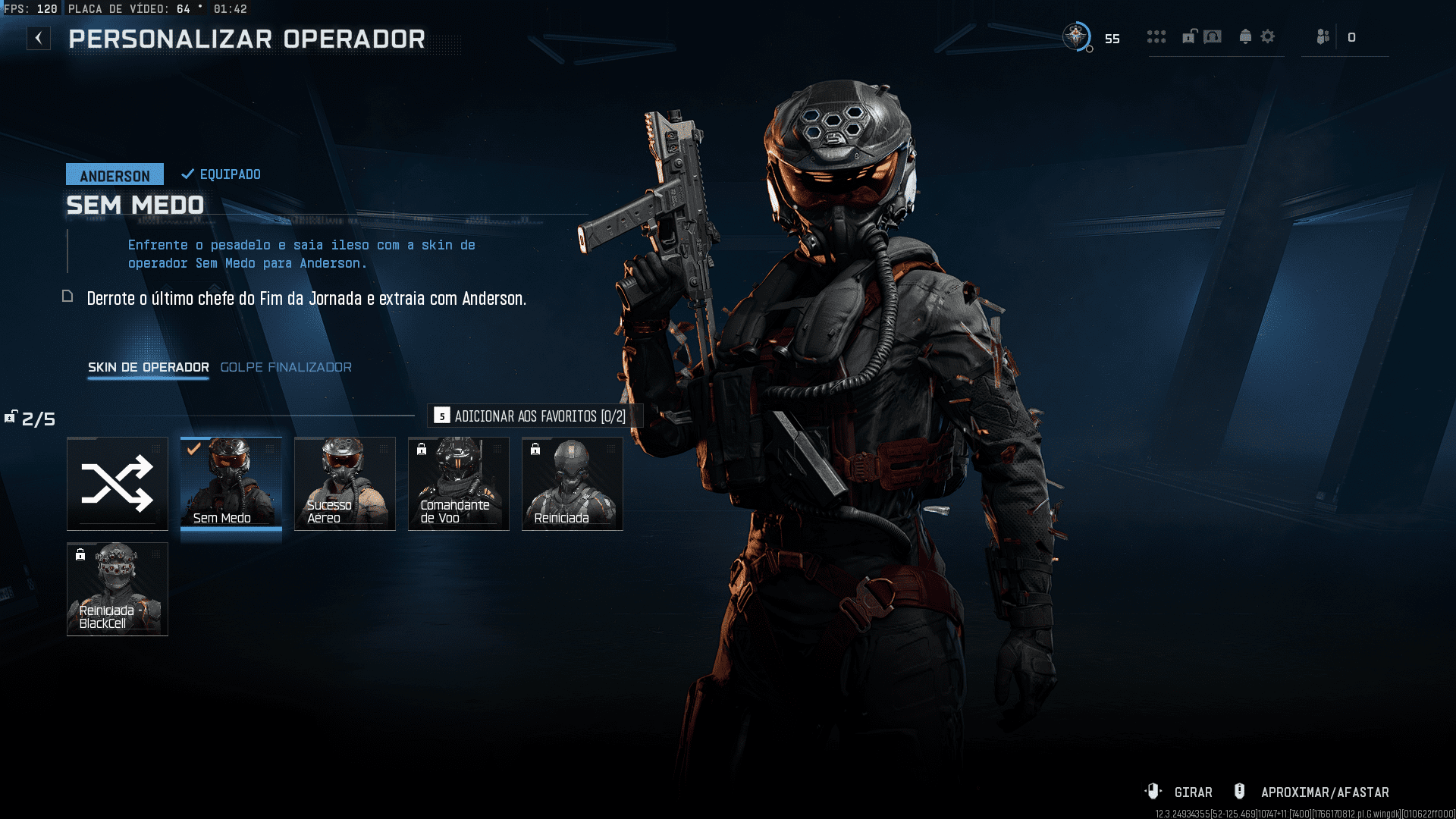Viewport: 1456px width, 819px height.
Task: Pick the locked Comandante de Voo skin
Action: [459, 484]
